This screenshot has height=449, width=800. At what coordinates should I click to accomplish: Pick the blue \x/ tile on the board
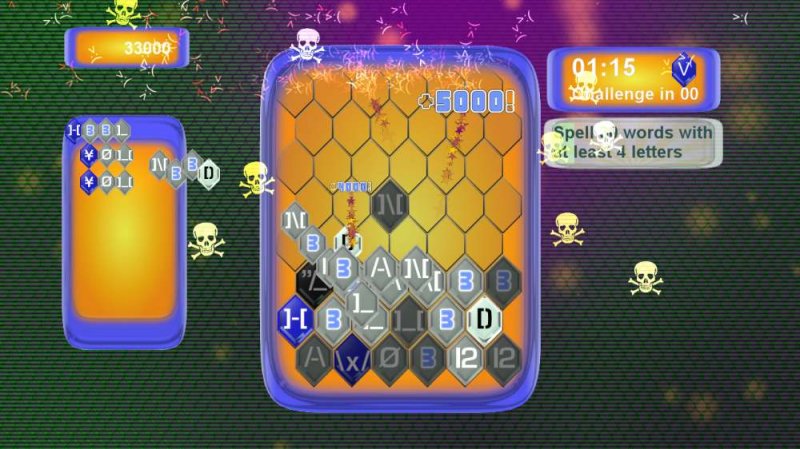(x=352, y=354)
